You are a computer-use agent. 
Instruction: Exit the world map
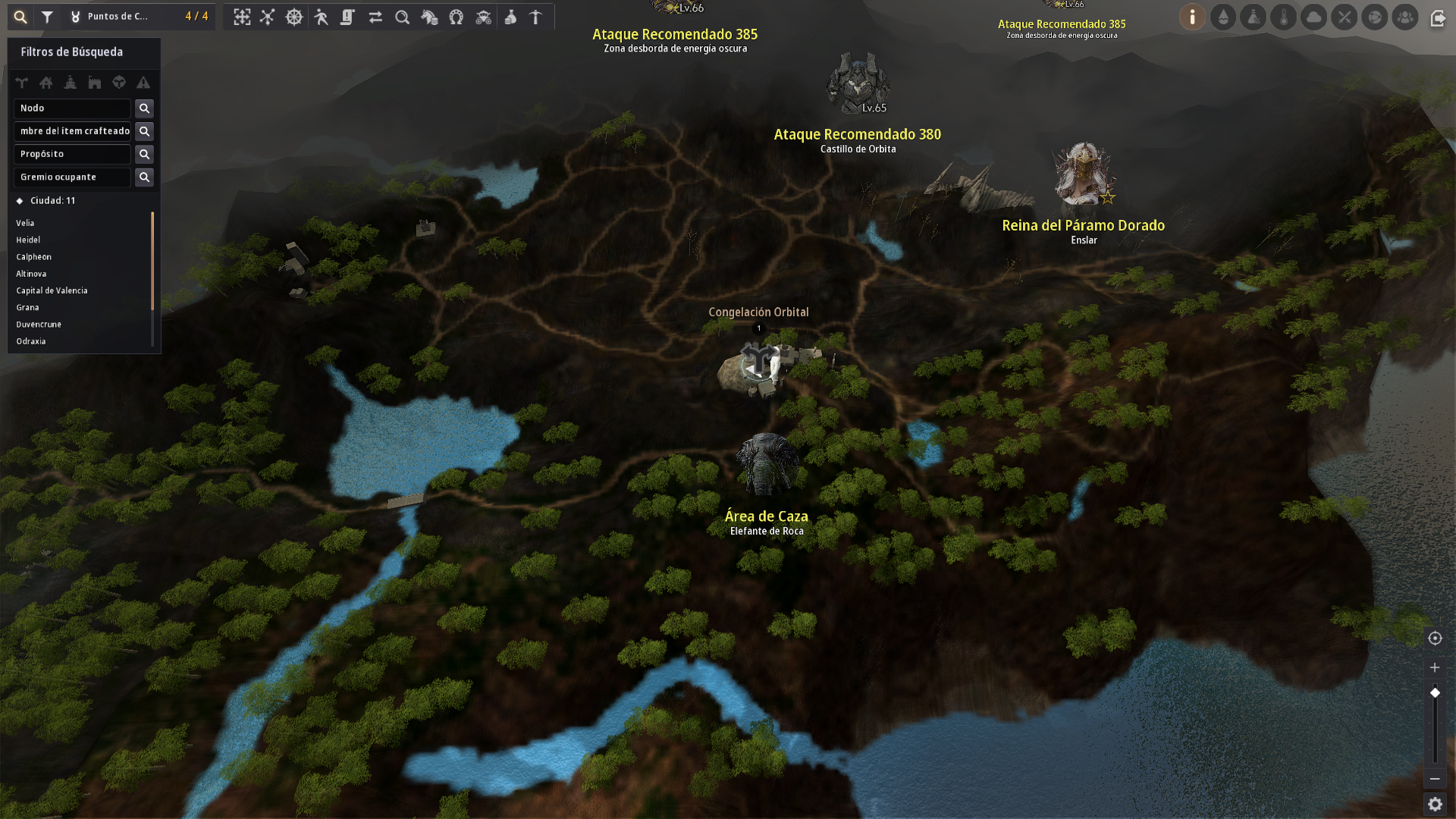pyautogui.click(x=1438, y=18)
